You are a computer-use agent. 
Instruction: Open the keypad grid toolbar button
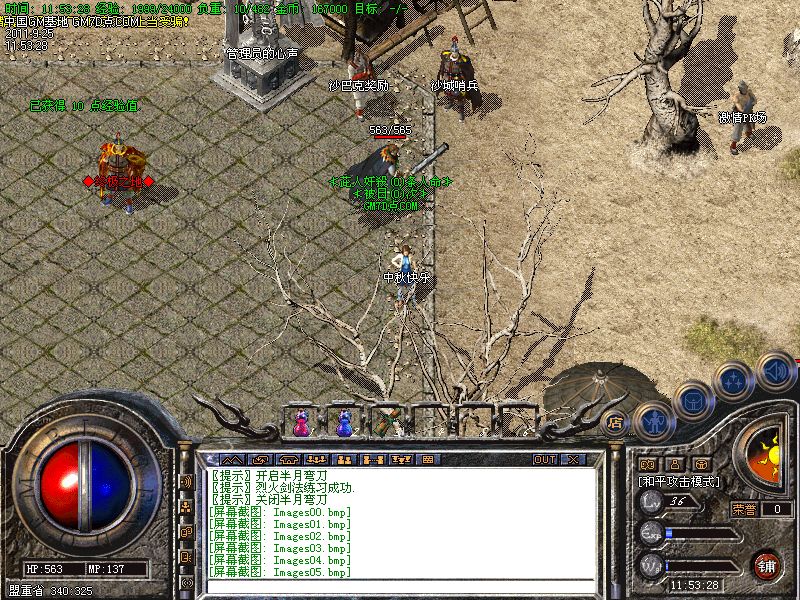[x=426, y=460]
